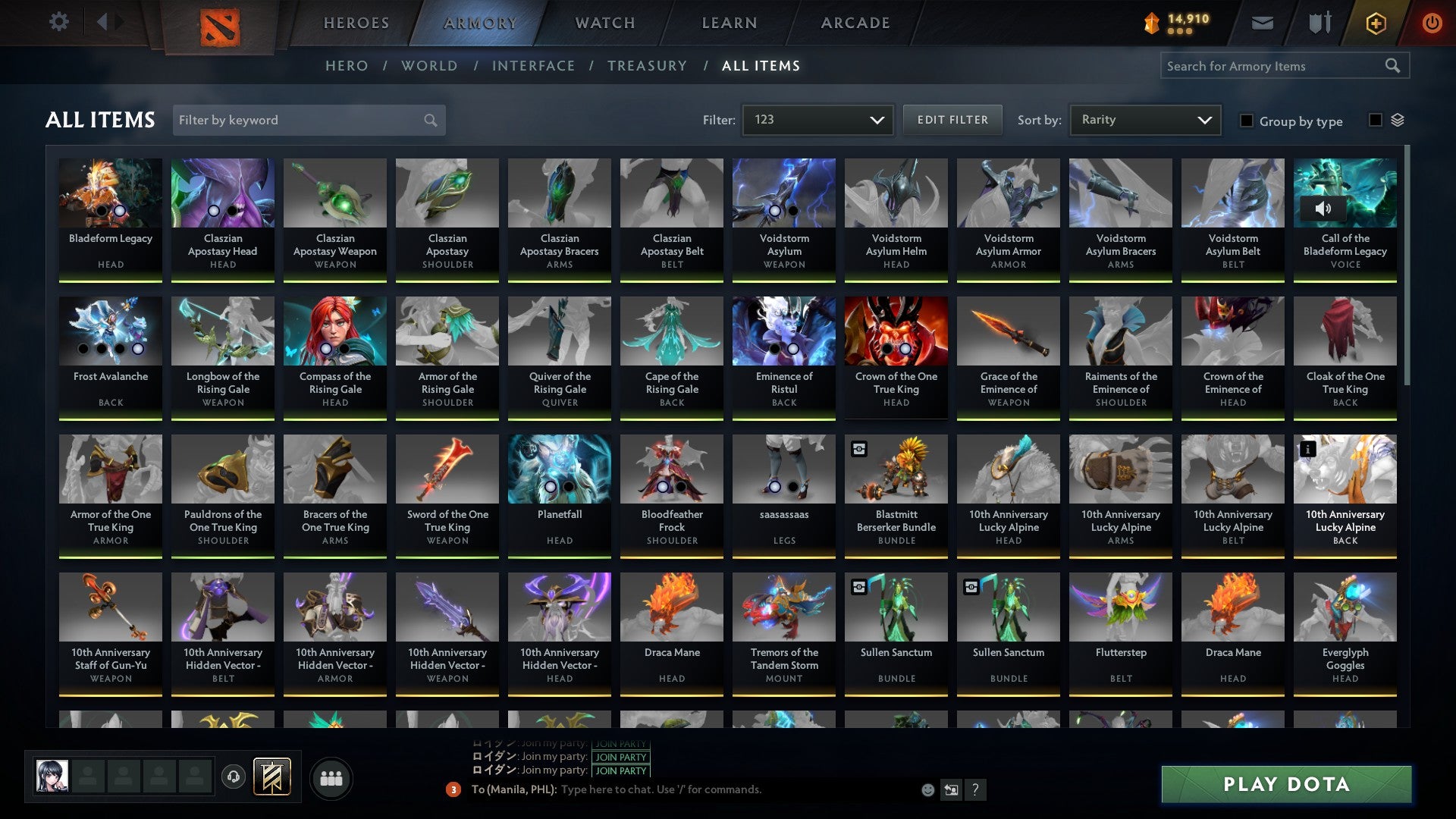Switch to the TREASURY tab
Image resolution: width=1456 pixels, height=819 pixels.
(x=647, y=66)
